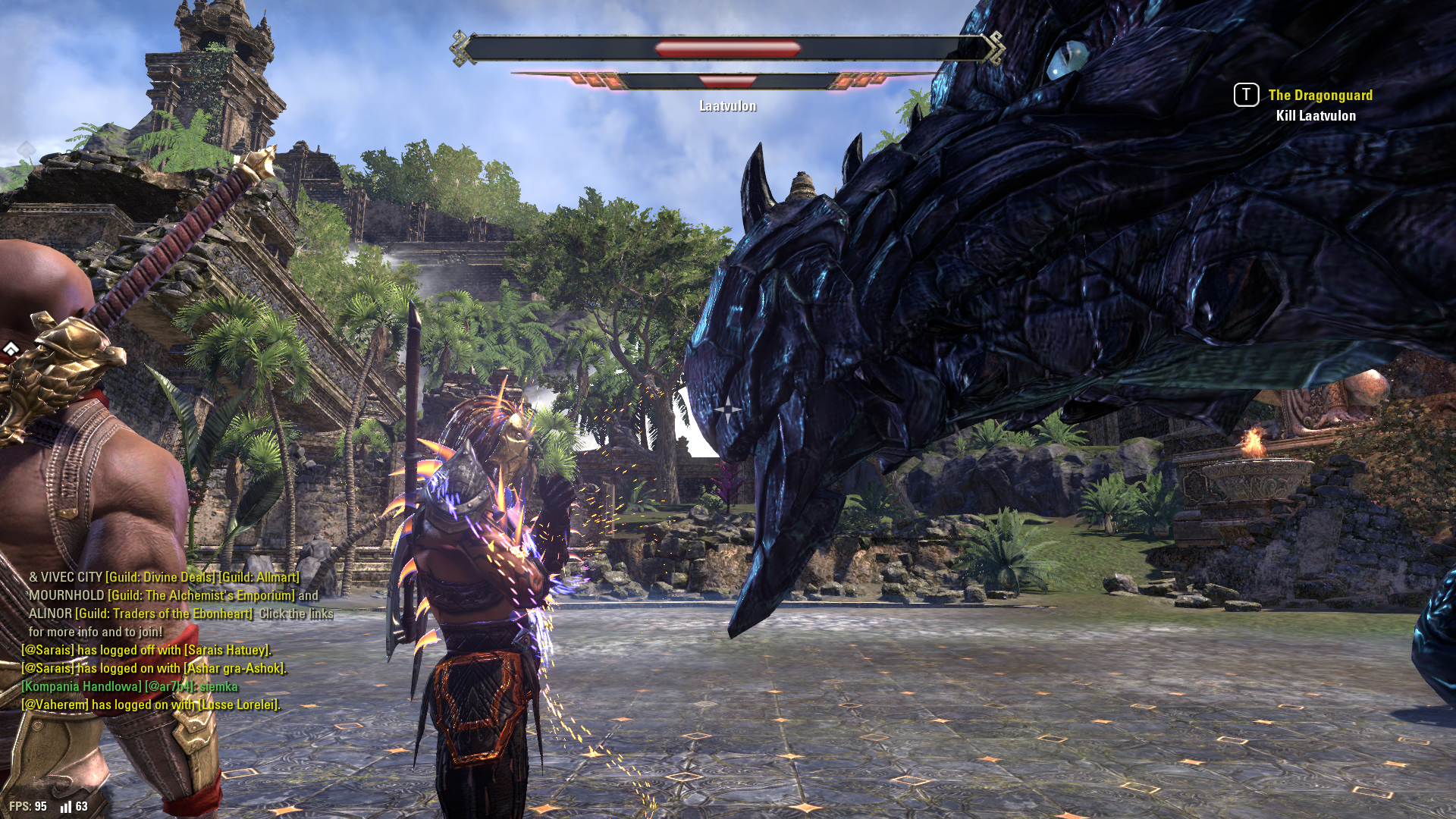Click the Kompania Handlowa guild channel tag

pyautogui.click(x=81, y=687)
